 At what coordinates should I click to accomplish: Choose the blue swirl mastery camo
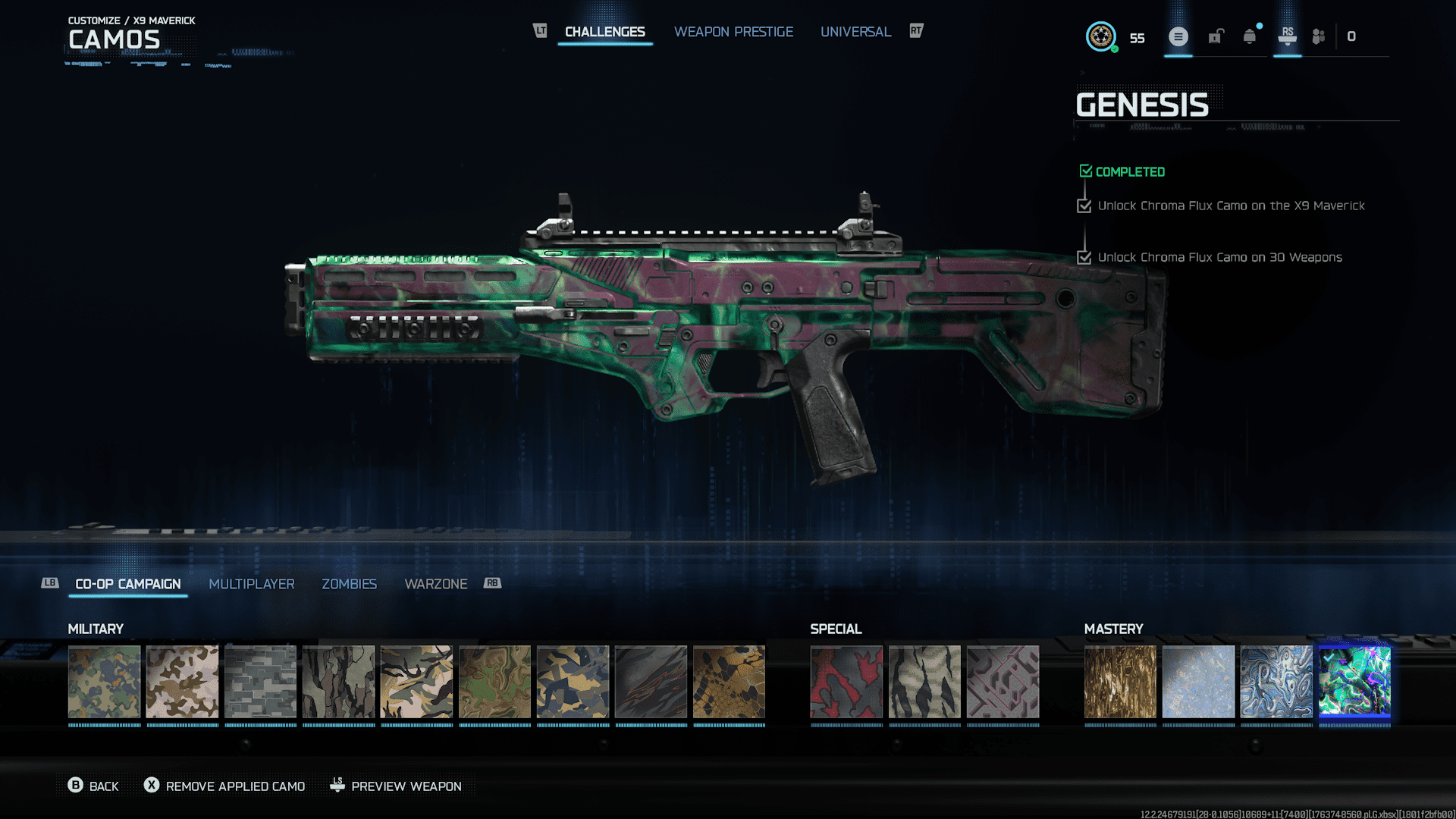point(1276,682)
